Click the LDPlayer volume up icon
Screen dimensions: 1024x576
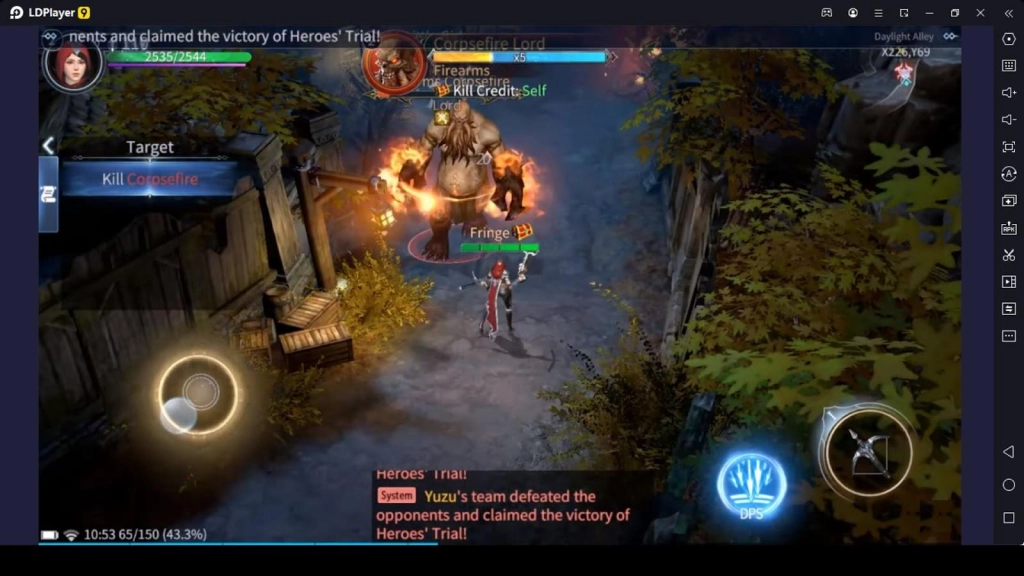tap(1008, 93)
